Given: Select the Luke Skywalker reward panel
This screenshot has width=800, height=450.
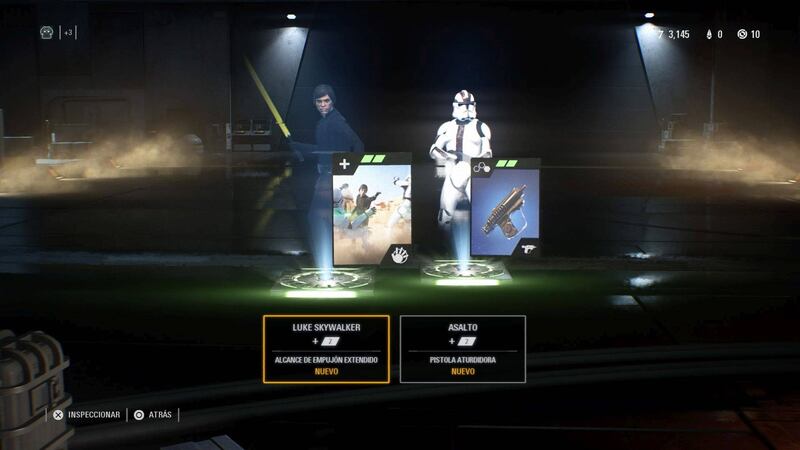Looking at the screenshot, I should (x=326, y=349).
